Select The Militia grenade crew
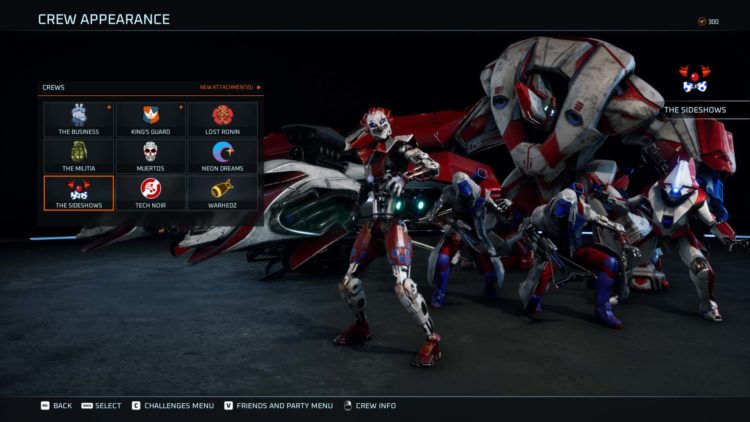This screenshot has height=422, width=750. pyautogui.click(x=79, y=155)
